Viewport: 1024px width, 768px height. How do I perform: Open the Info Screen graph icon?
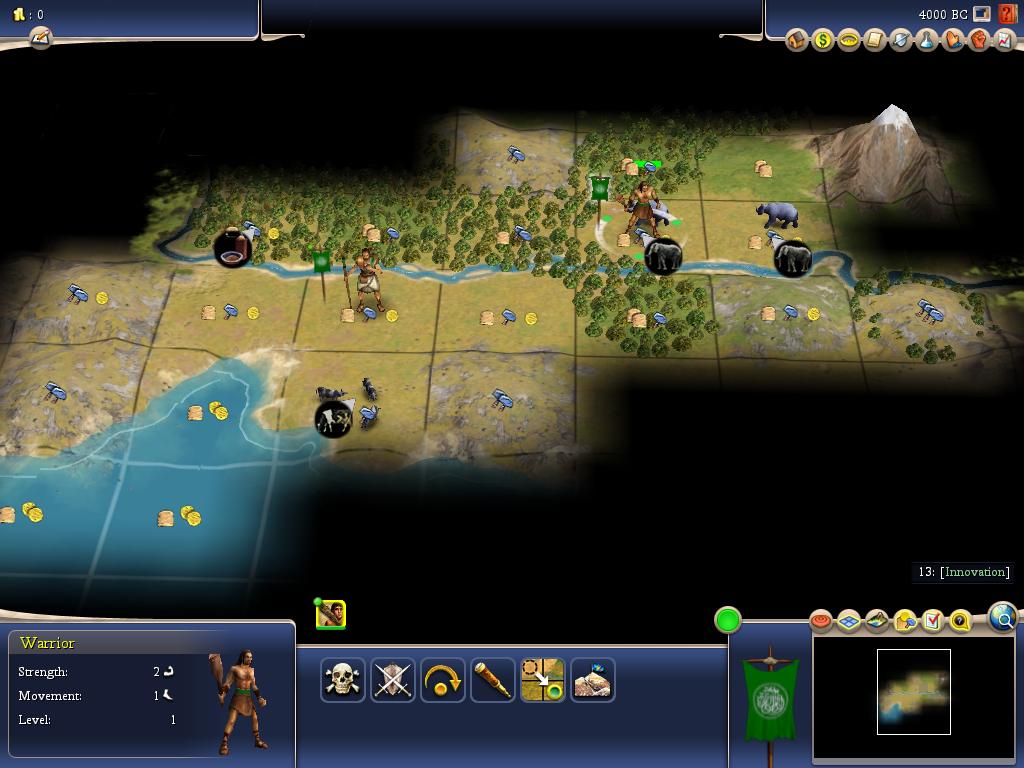click(x=1005, y=41)
